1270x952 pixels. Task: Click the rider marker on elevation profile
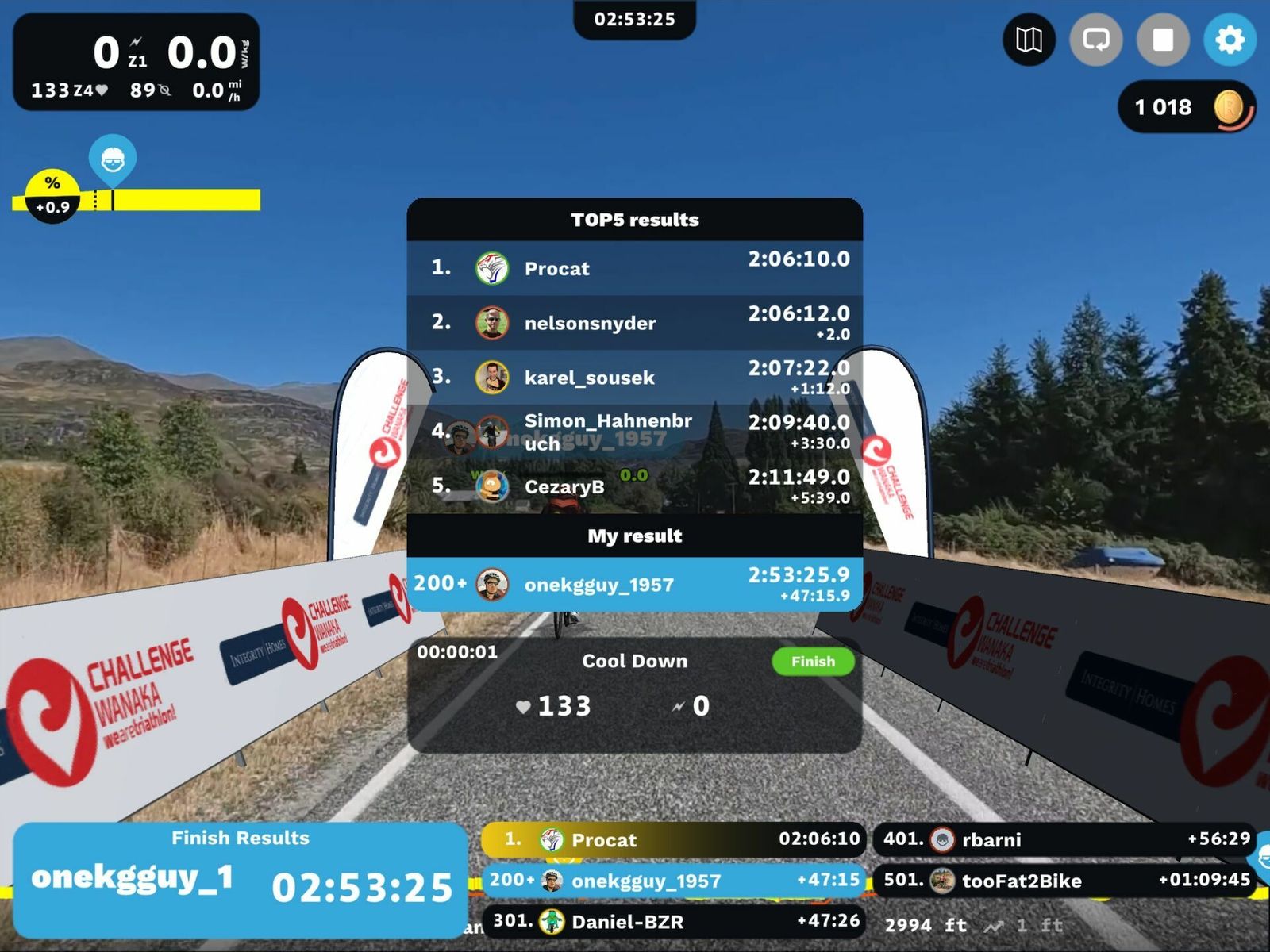(x=113, y=159)
